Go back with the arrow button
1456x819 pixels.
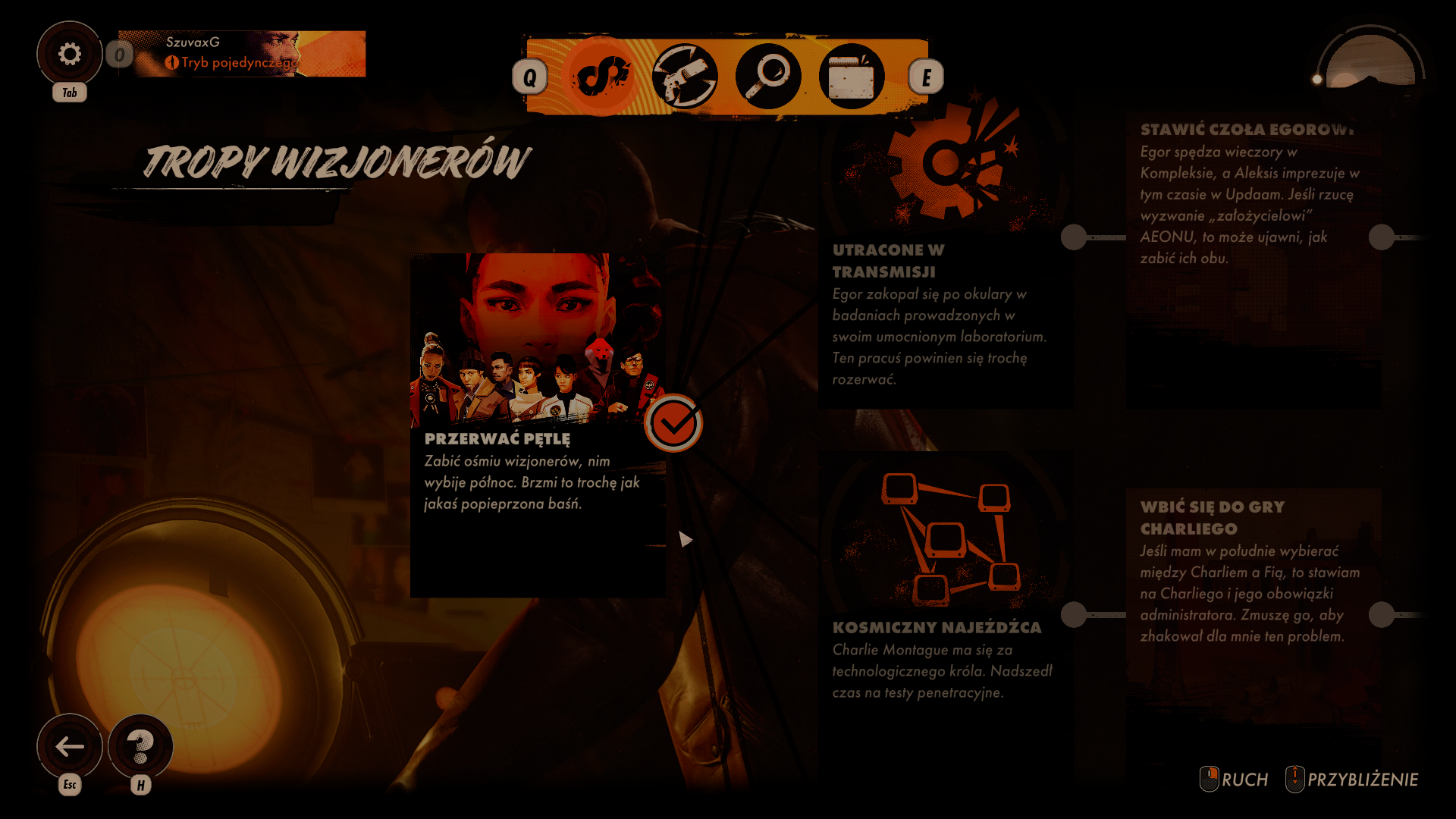[70, 747]
